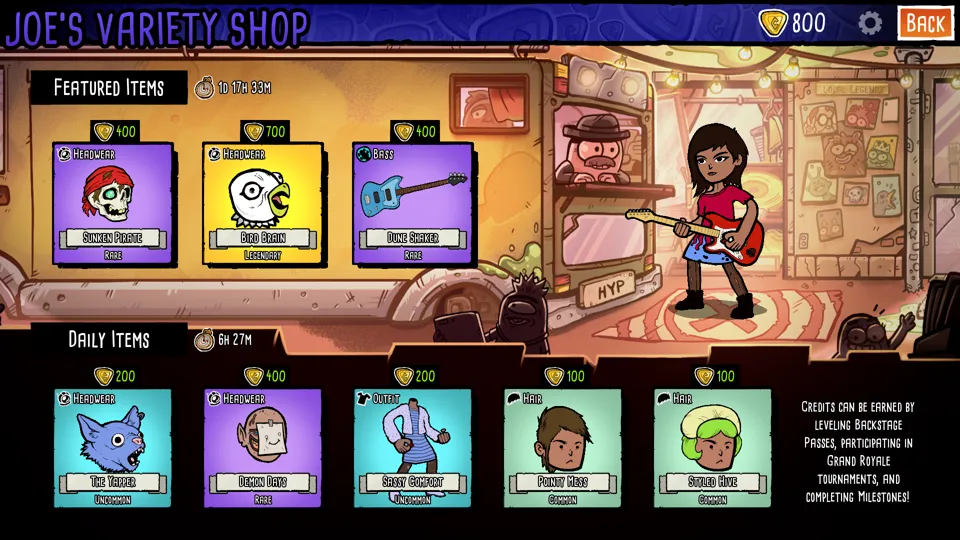Pick the Pointy Mess hair item

coord(562,447)
